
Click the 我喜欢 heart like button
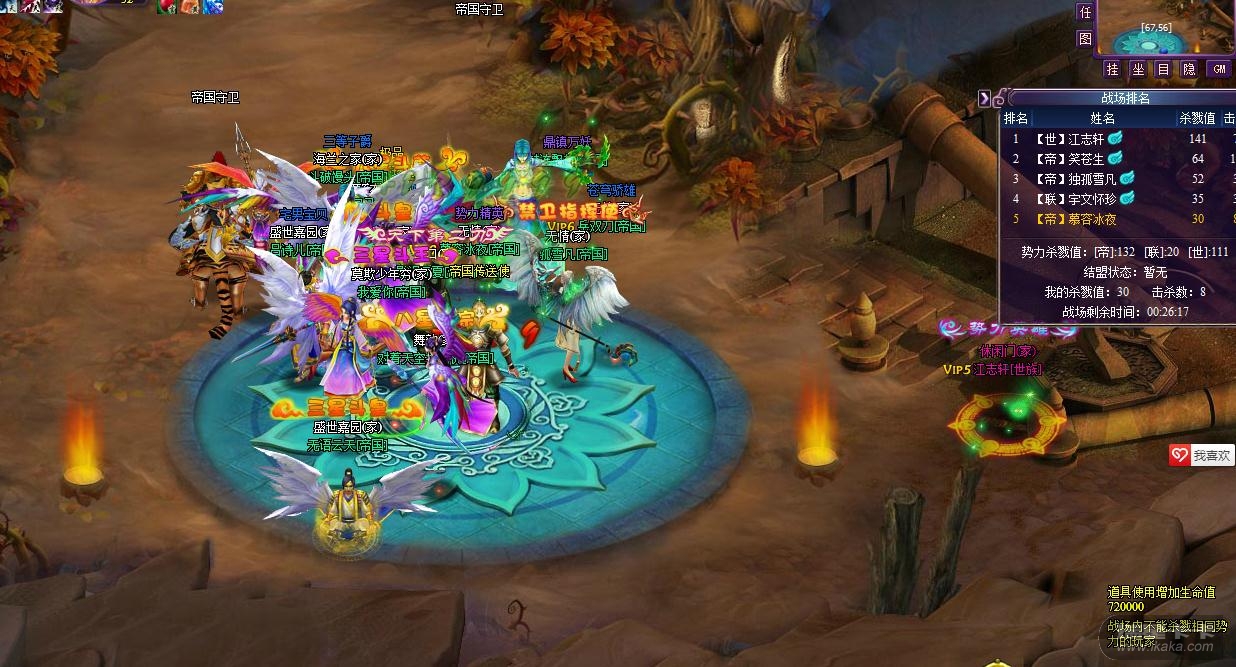click(x=1201, y=455)
